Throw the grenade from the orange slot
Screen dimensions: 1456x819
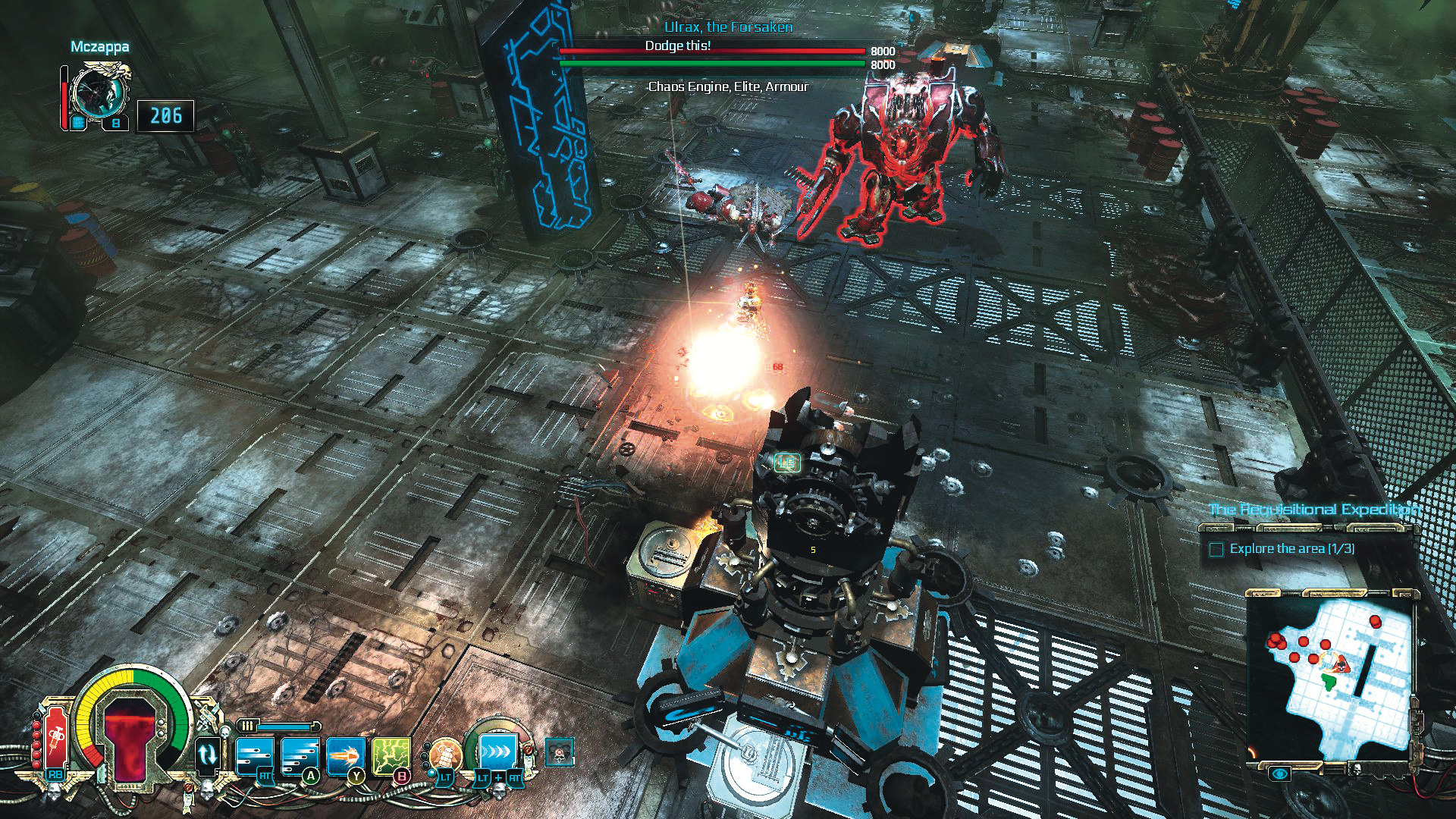[444, 755]
